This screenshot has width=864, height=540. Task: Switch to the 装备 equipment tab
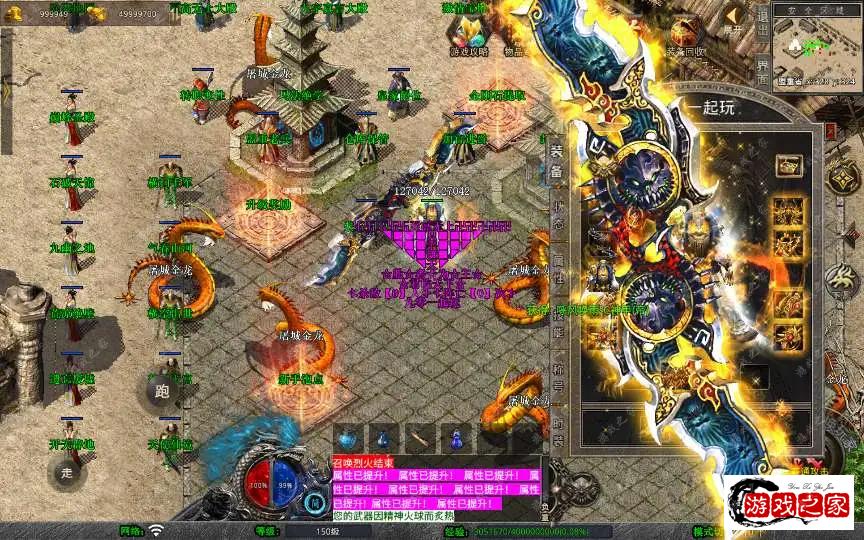557,160
